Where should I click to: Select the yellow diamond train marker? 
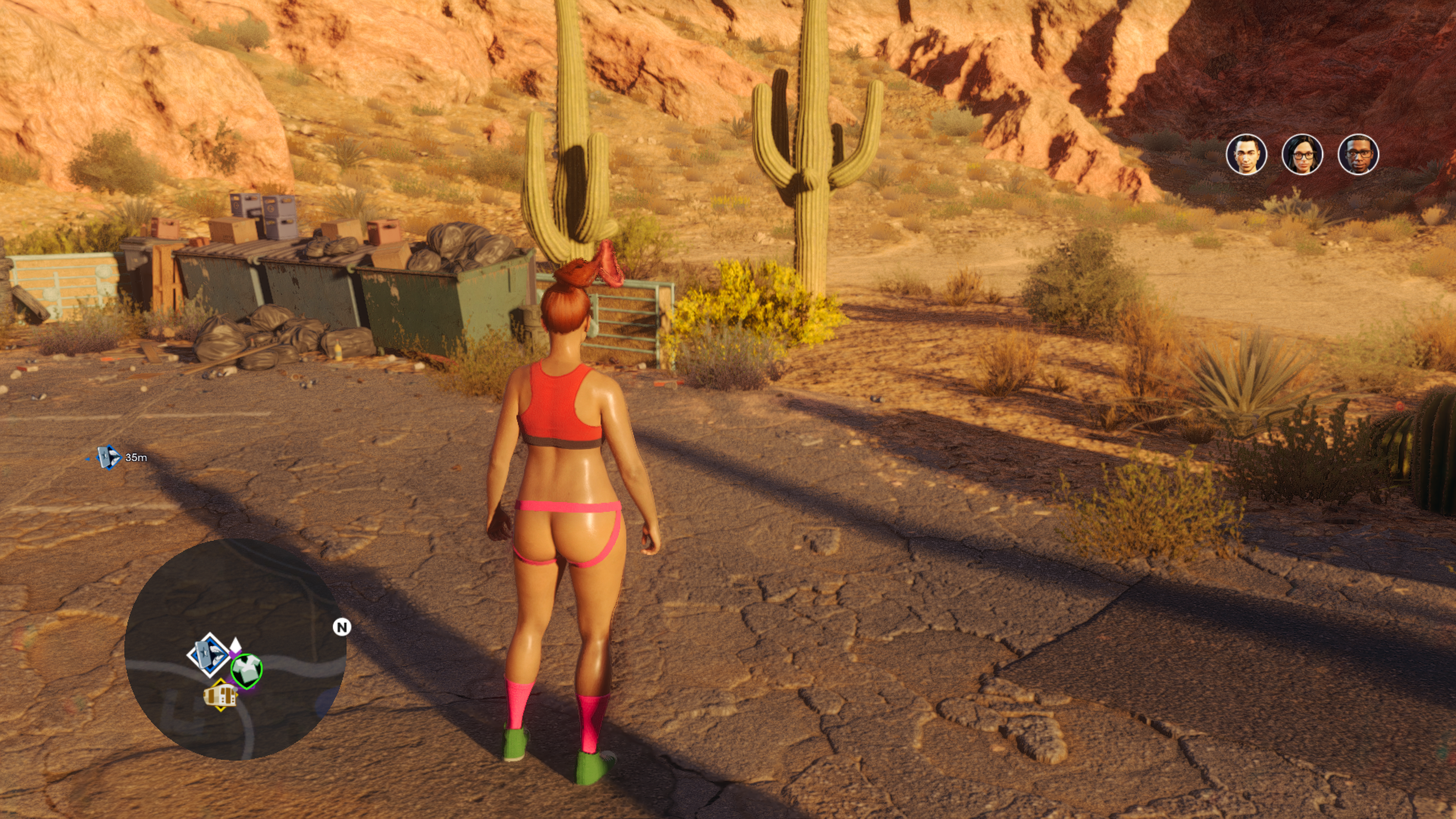pos(220,695)
